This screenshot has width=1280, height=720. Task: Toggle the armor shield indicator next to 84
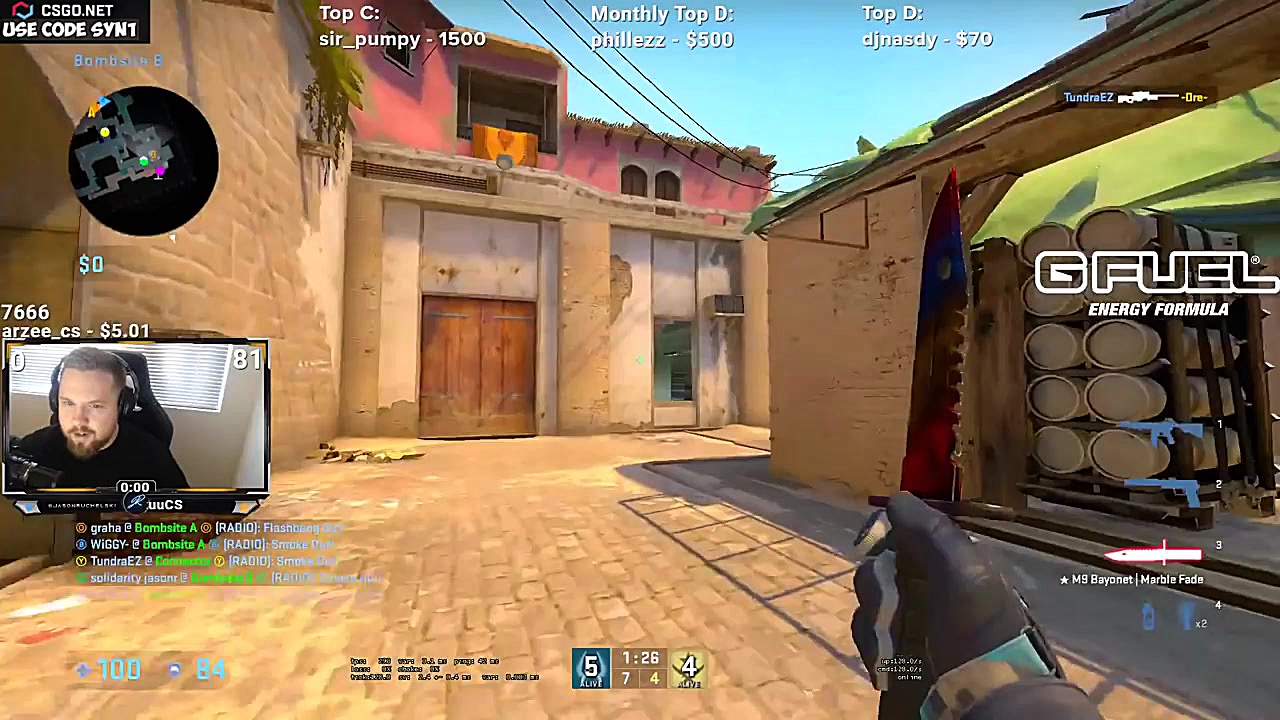174,670
